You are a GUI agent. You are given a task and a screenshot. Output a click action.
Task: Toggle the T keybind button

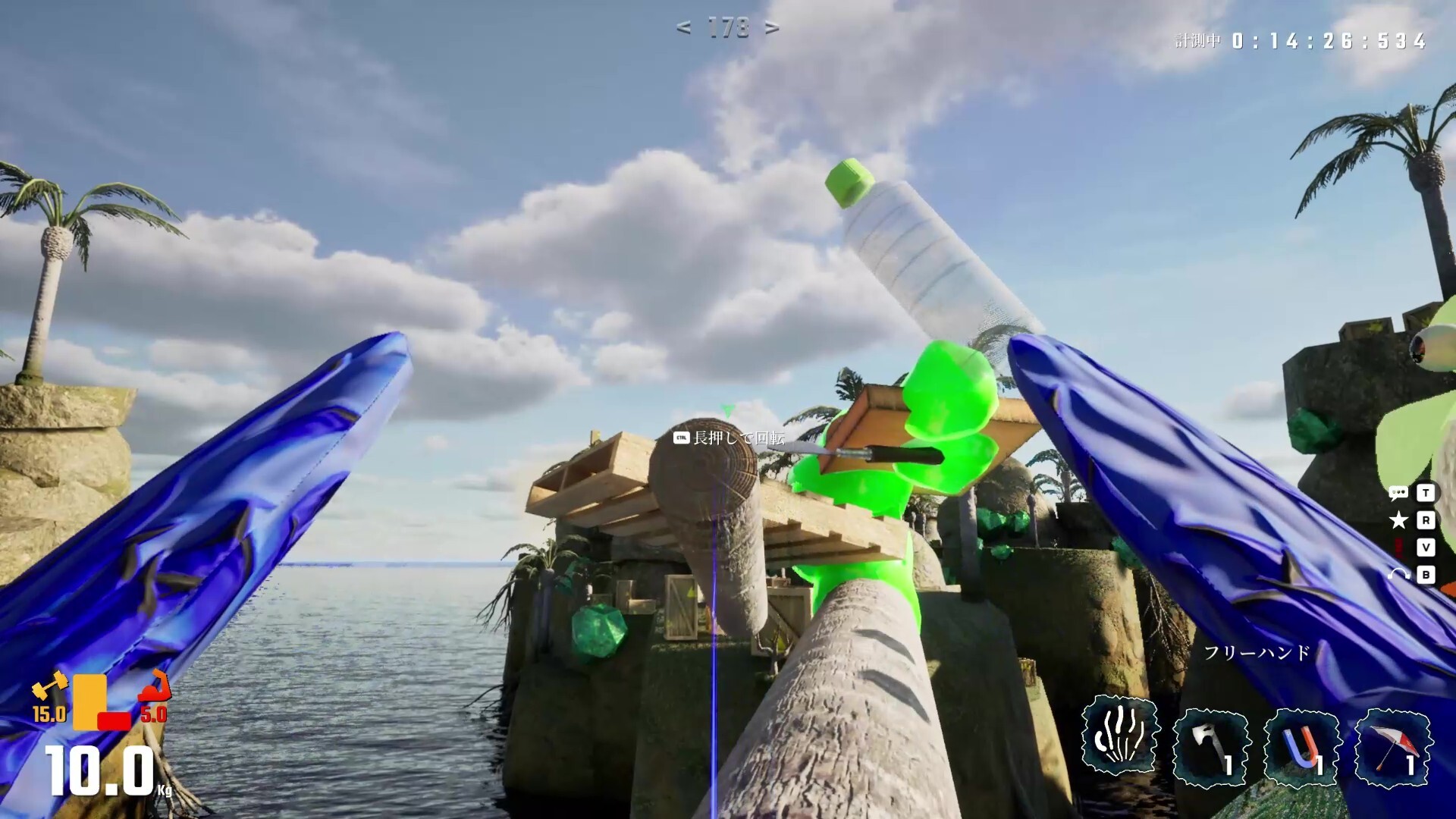tap(1426, 493)
